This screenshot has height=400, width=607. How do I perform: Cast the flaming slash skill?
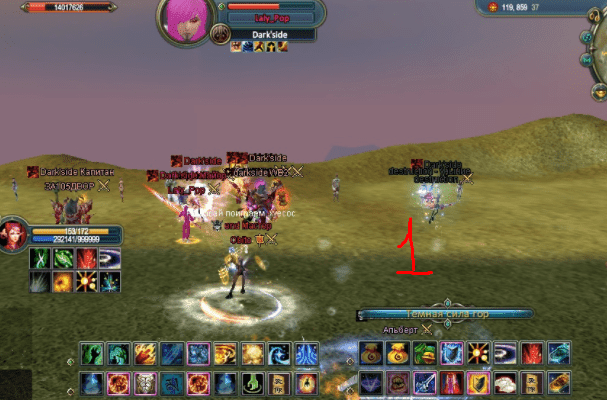(145, 354)
